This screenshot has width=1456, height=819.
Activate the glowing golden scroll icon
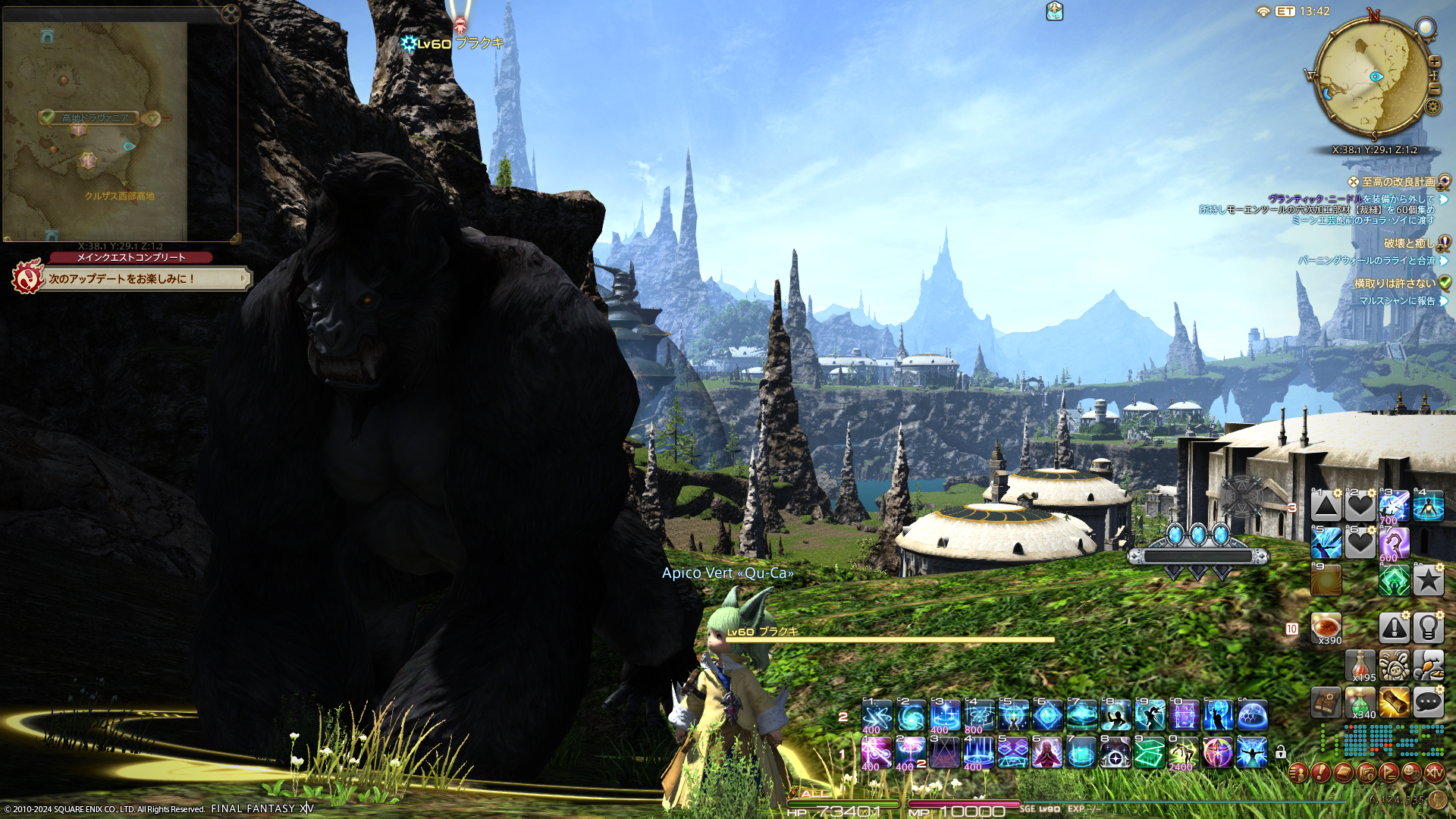[x=1394, y=702]
